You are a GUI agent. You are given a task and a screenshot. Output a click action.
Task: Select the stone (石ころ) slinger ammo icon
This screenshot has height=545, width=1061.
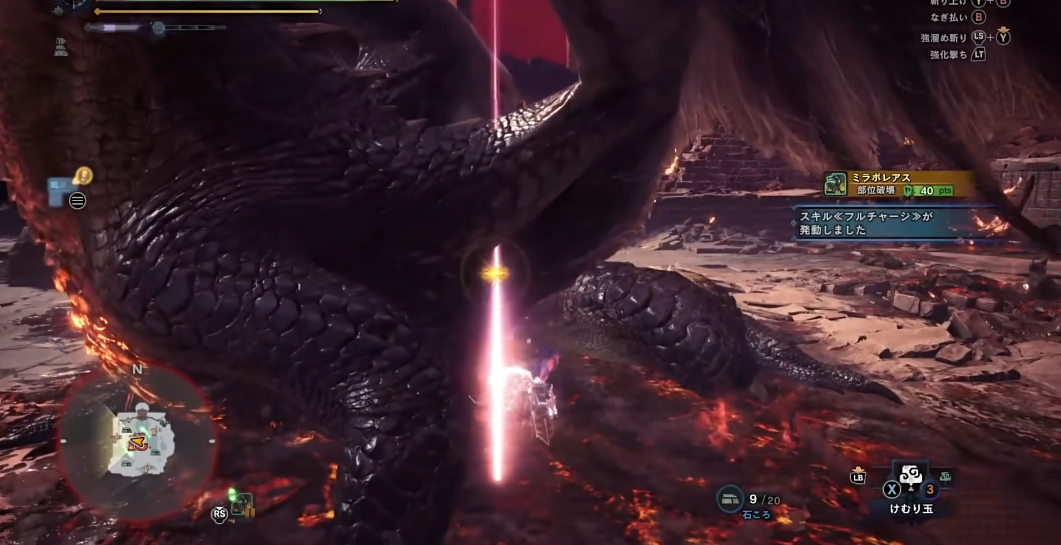tap(730, 499)
